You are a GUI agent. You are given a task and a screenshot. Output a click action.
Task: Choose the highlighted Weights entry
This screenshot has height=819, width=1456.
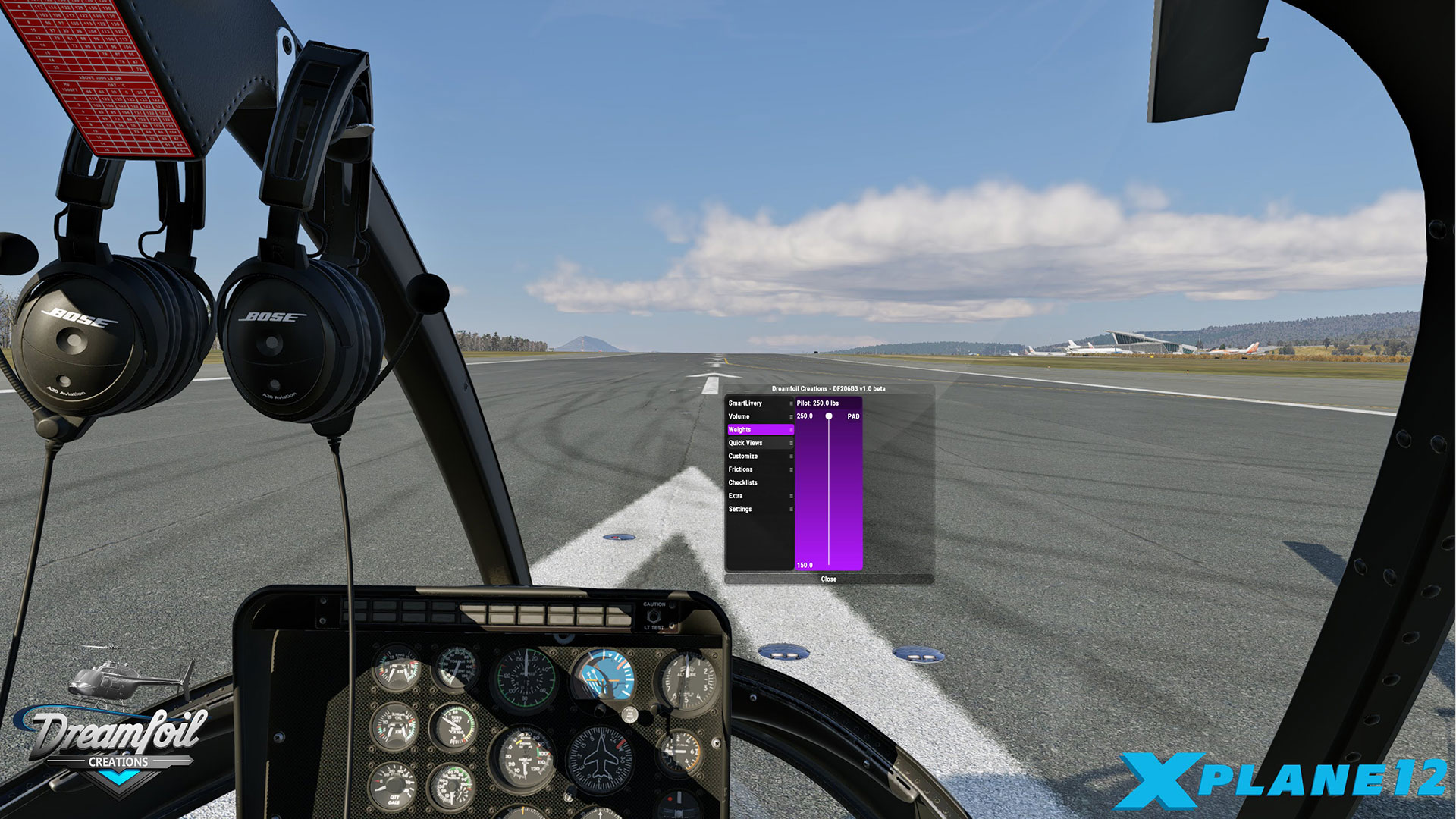759,430
